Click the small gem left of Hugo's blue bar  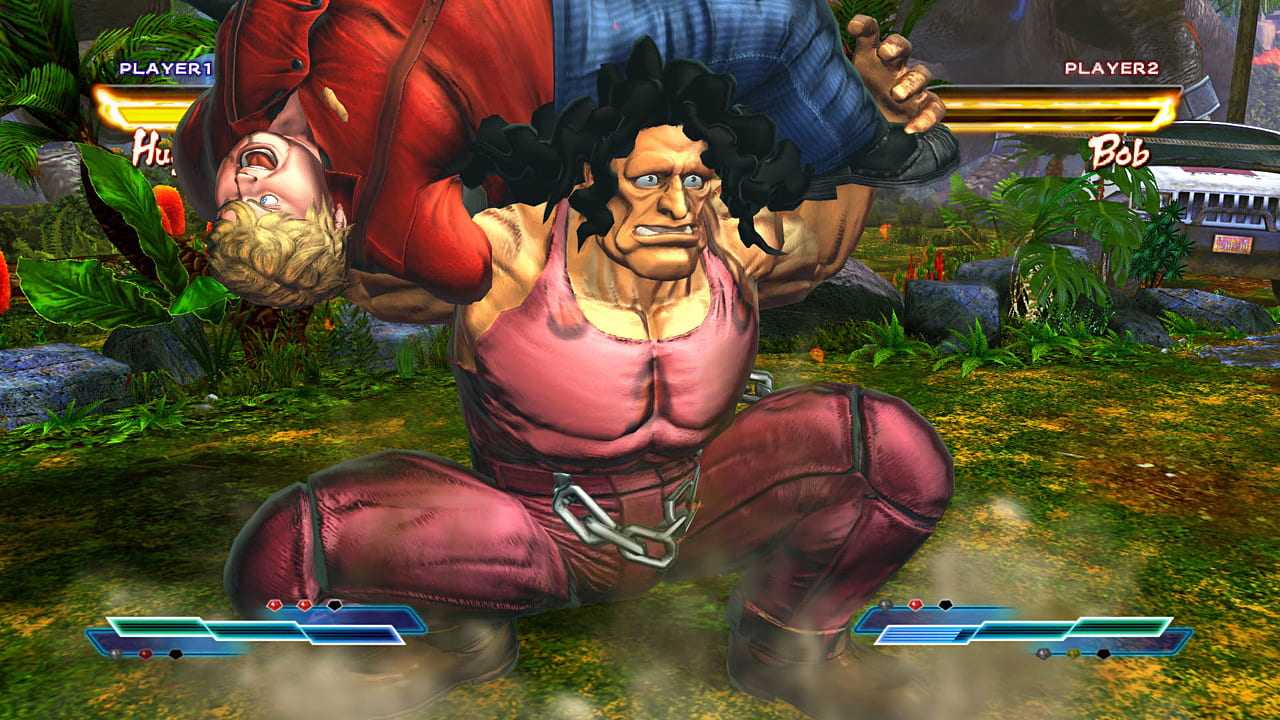coord(115,652)
